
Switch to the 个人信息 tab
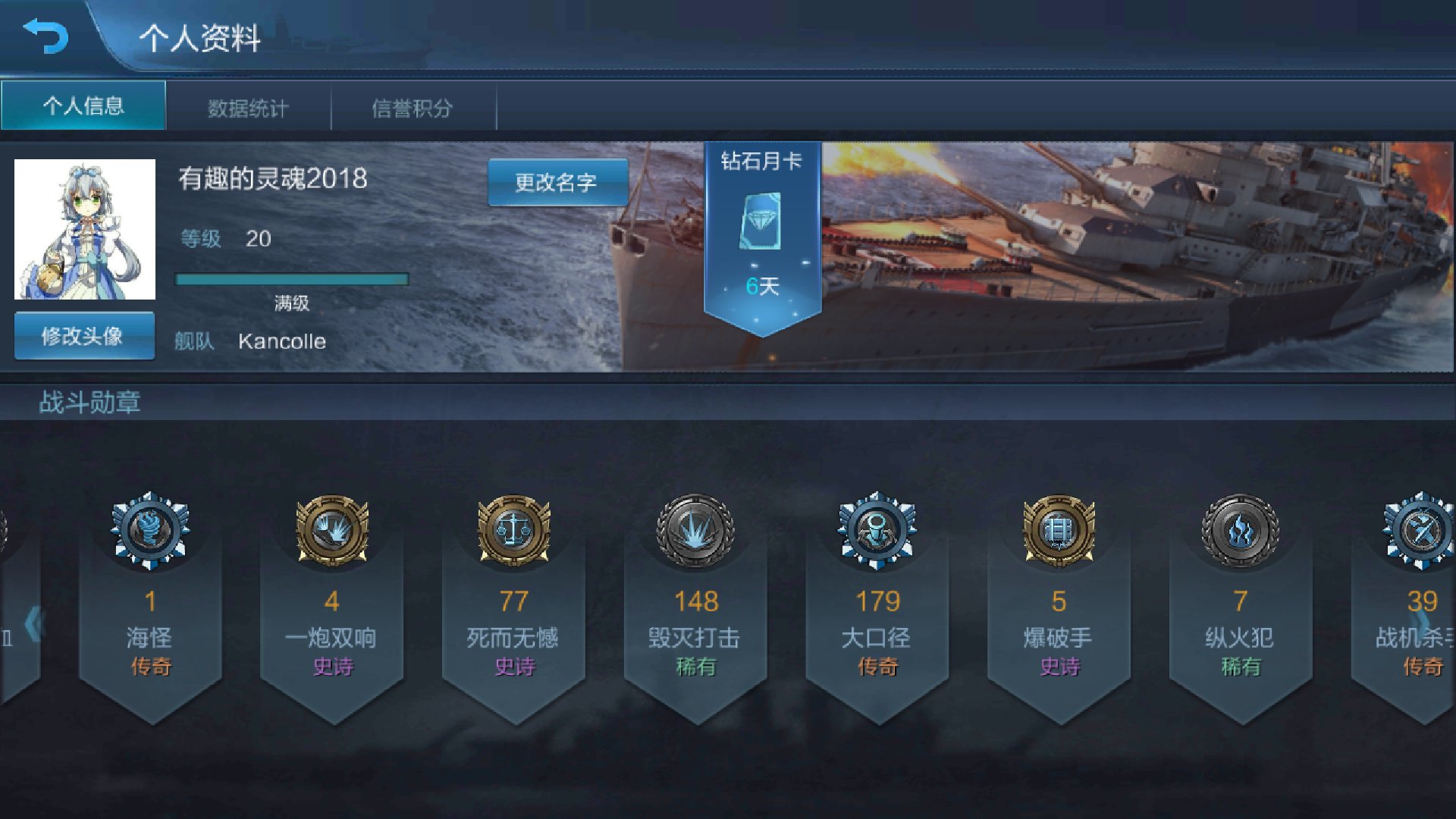click(x=83, y=106)
